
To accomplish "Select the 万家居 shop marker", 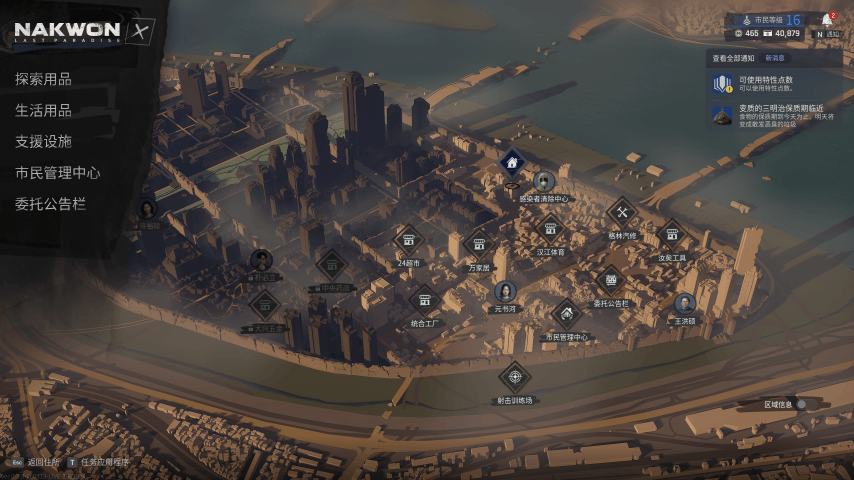I will point(479,244).
